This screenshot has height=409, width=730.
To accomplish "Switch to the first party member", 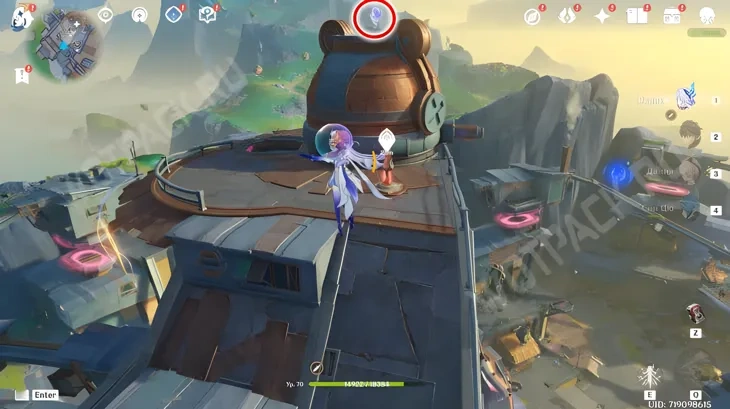I will (688, 99).
